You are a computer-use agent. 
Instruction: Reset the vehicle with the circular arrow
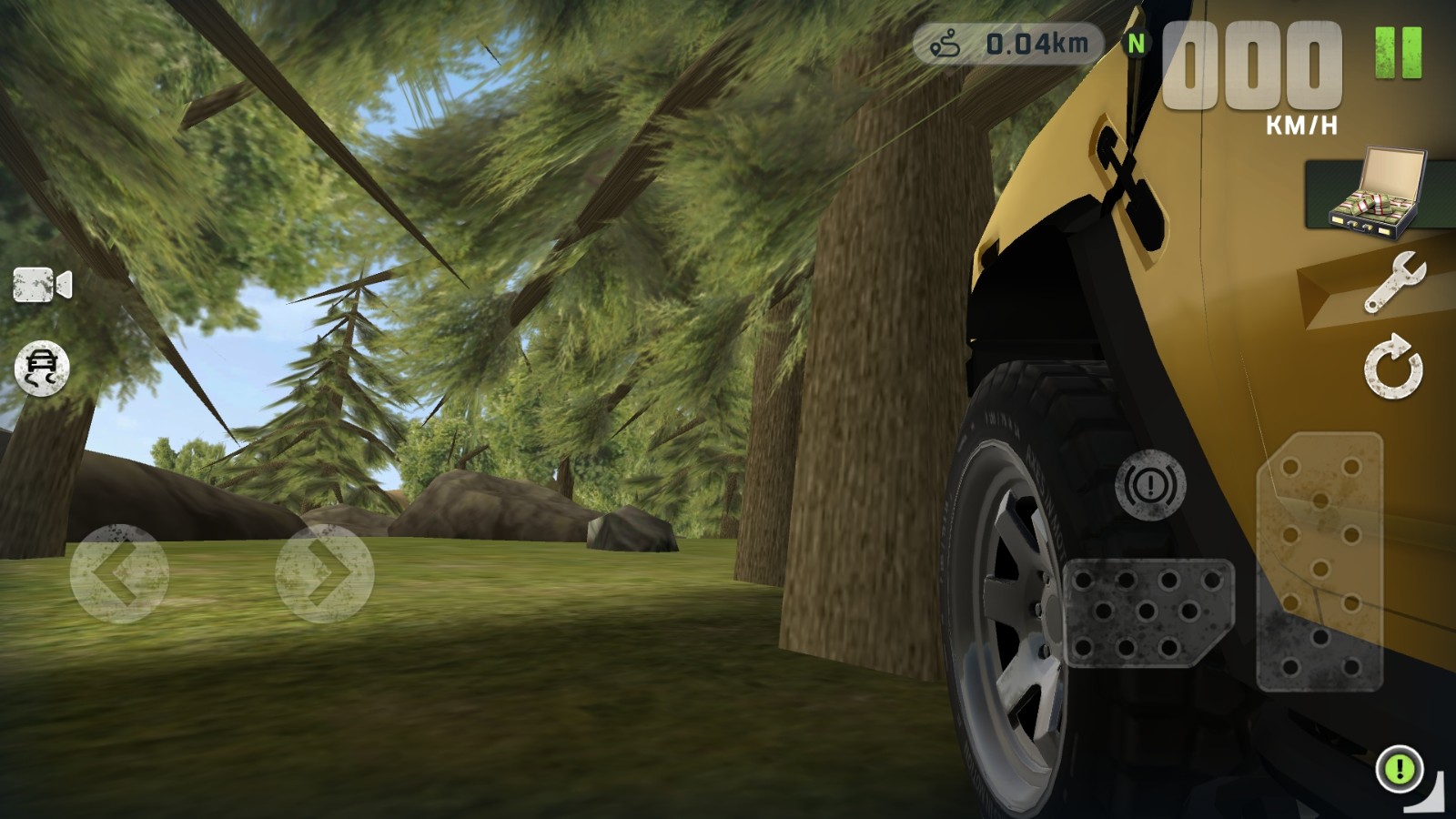tap(1393, 367)
